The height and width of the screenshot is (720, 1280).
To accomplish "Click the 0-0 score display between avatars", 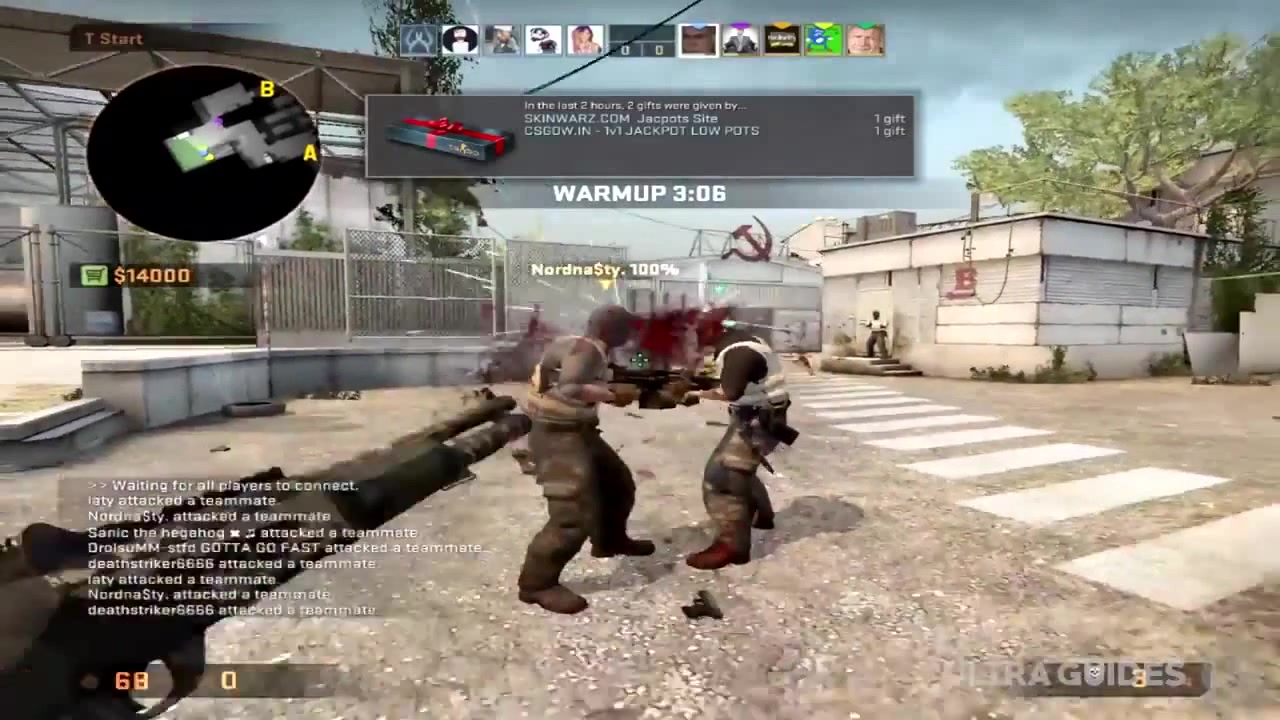I will pyautogui.click(x=640, y=48).
